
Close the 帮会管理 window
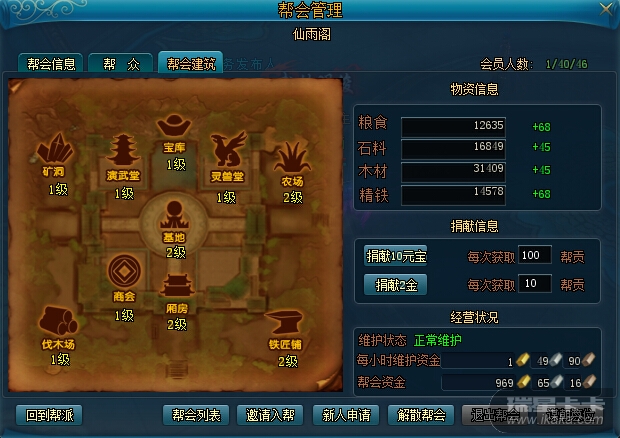click(x=605, y=10)
